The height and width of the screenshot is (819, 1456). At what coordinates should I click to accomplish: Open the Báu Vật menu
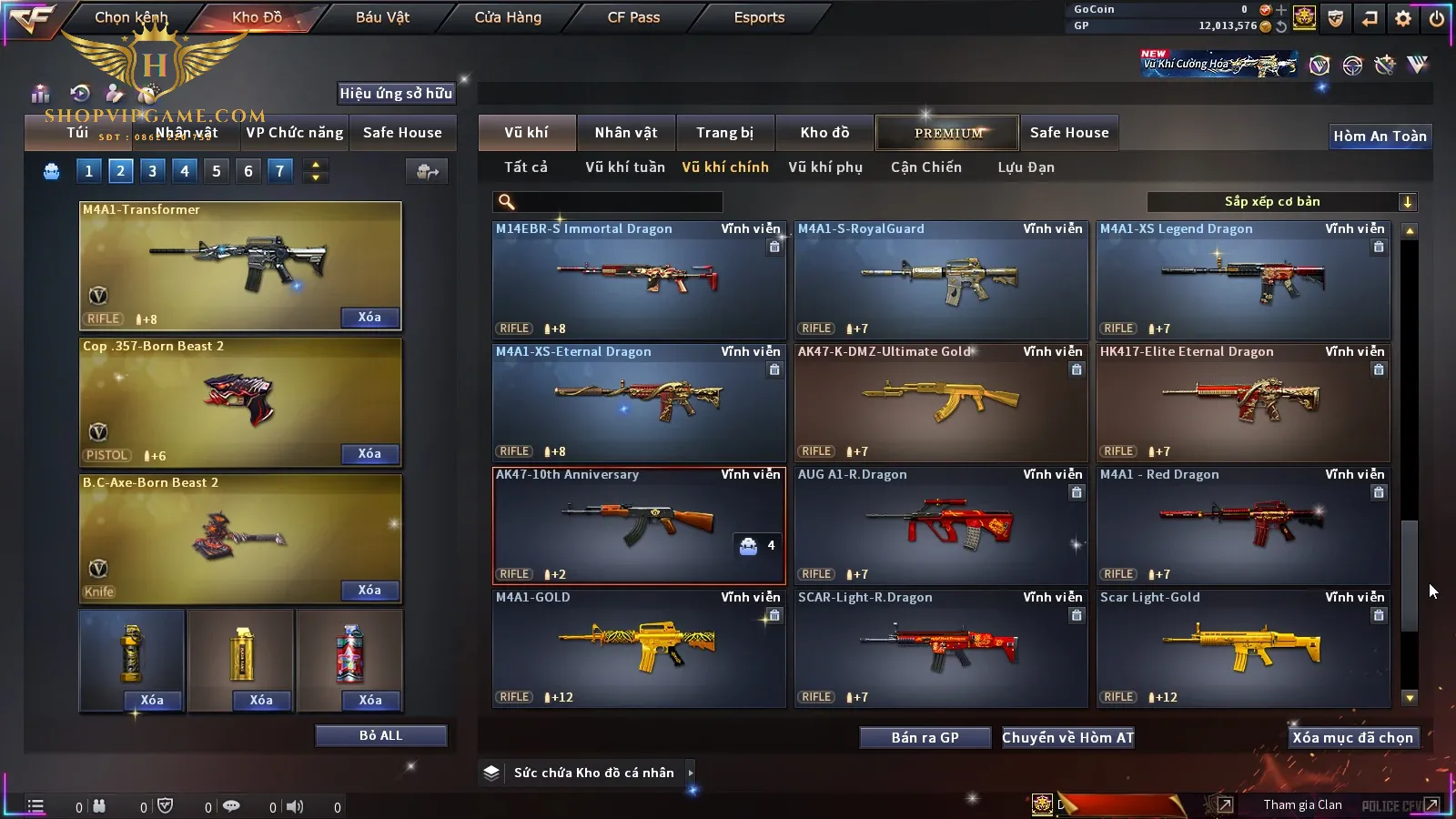point(382,17)
